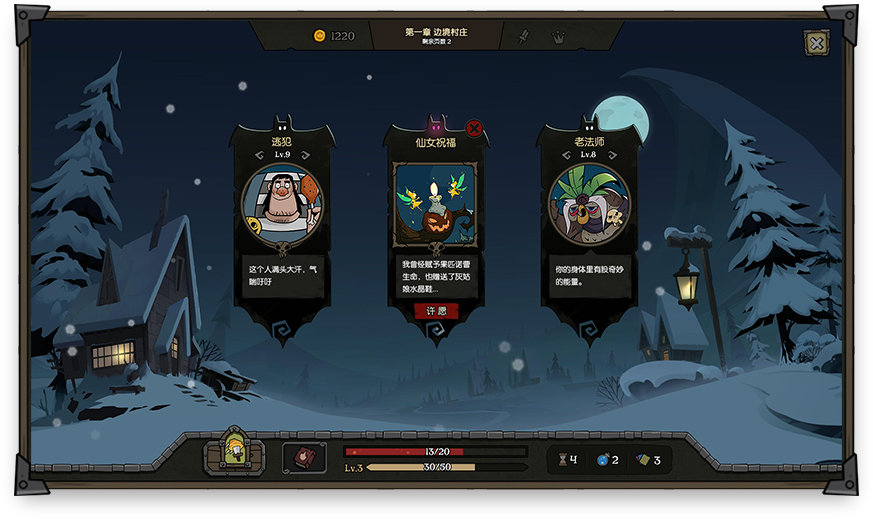Click the blue bomb item icon
The image size is (873, 519).
(601, 460)
